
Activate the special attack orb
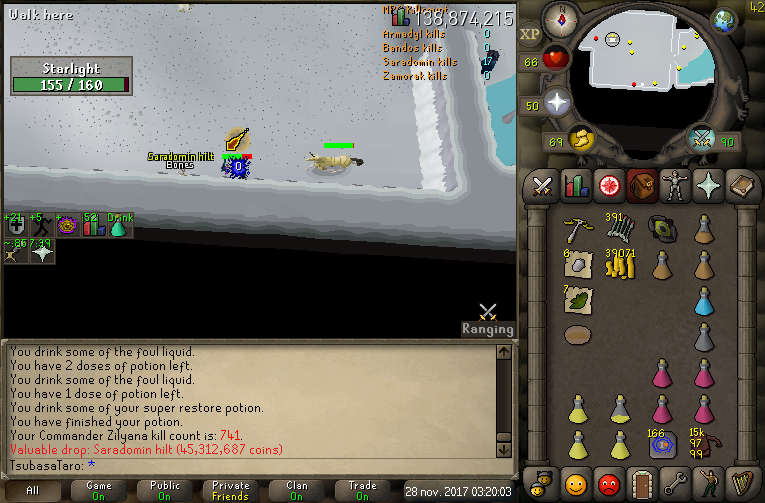coord(704,138)
